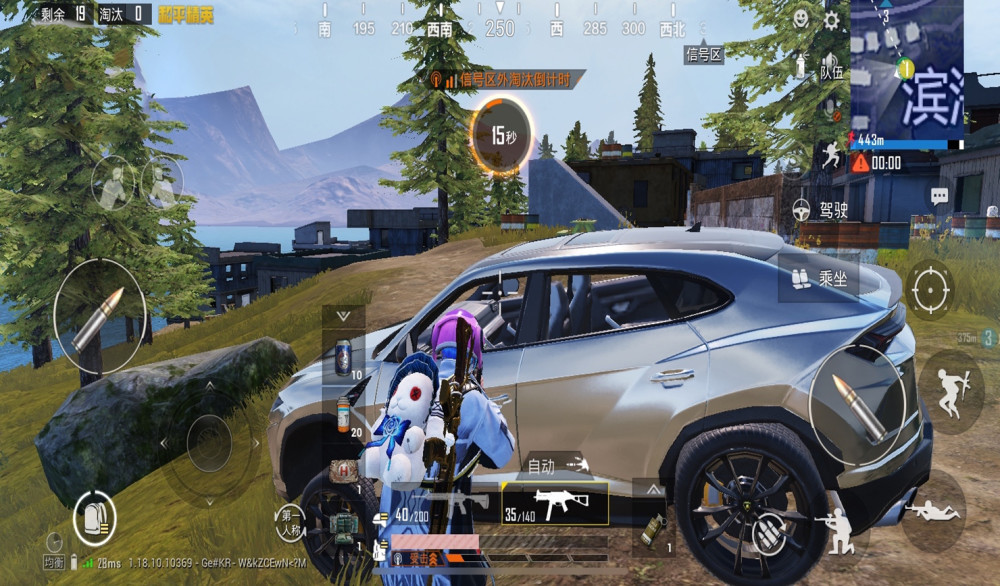Expand the minimap
This screenshot has width=1000, height=586.
tap(907, 68)
